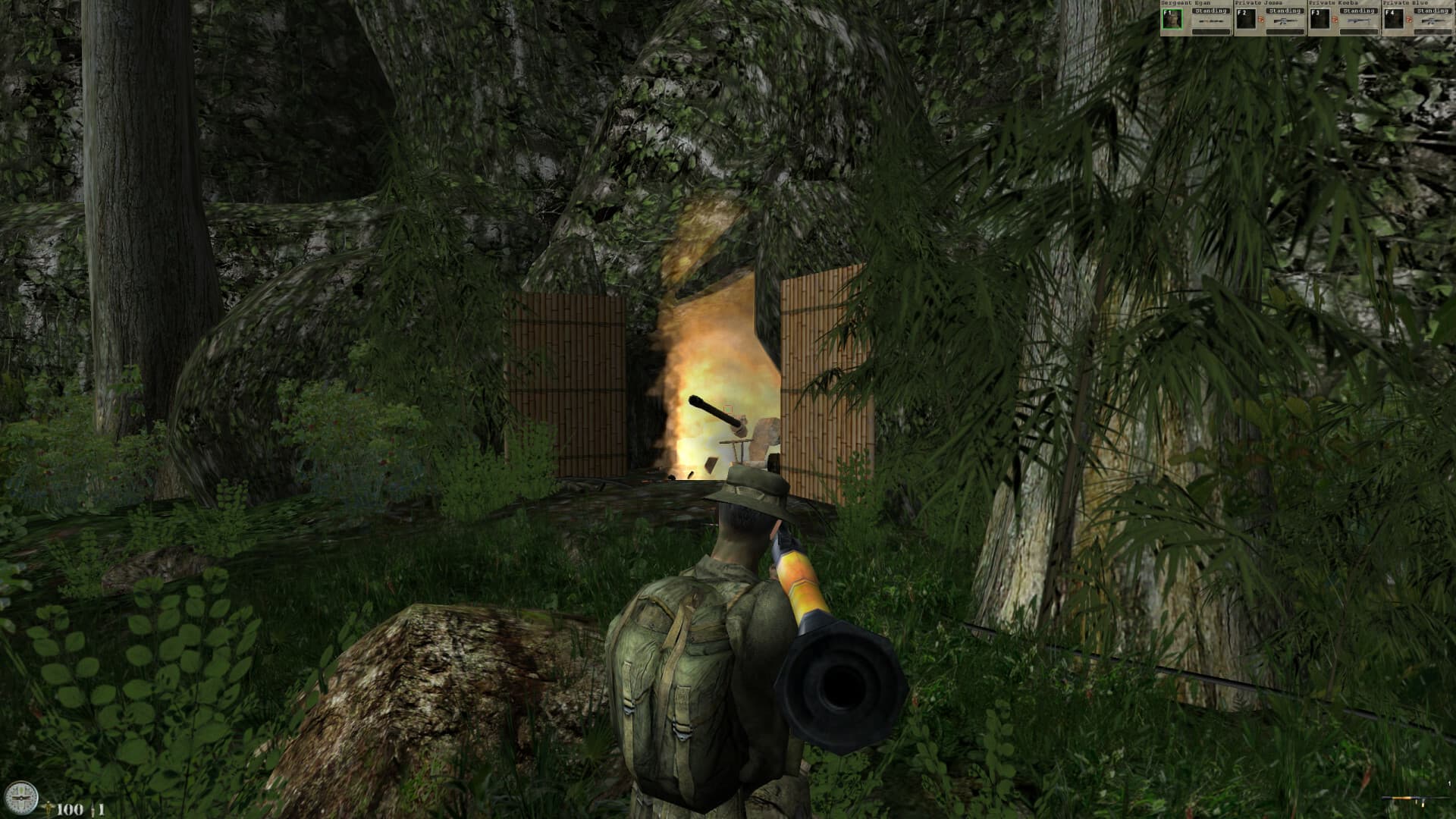The image size is (1456, 819).
Task: Toggle Private Koeba's Standing status
Action: [1357, 11]
